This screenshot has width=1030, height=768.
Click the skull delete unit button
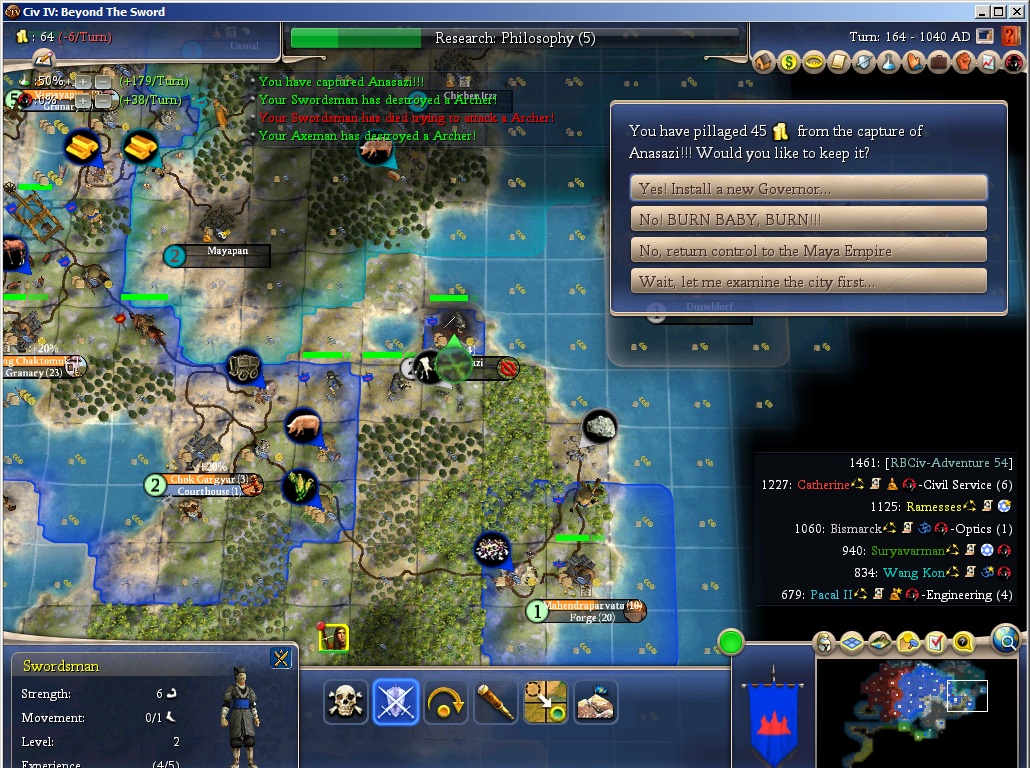point(346,702)
